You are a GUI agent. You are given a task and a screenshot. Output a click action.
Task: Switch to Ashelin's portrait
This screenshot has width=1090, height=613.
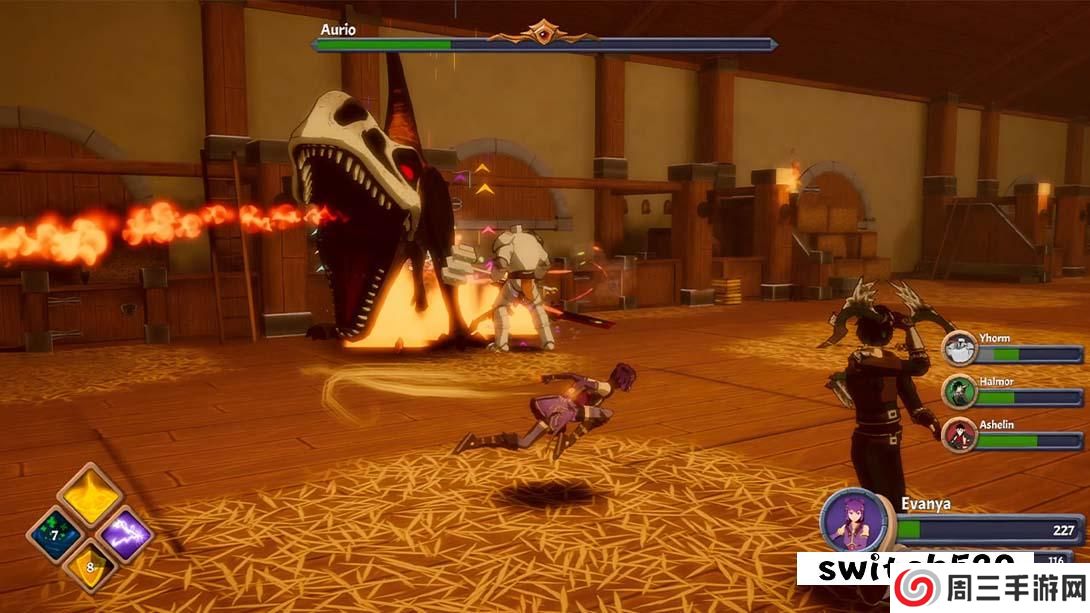(x=960, y=434)
